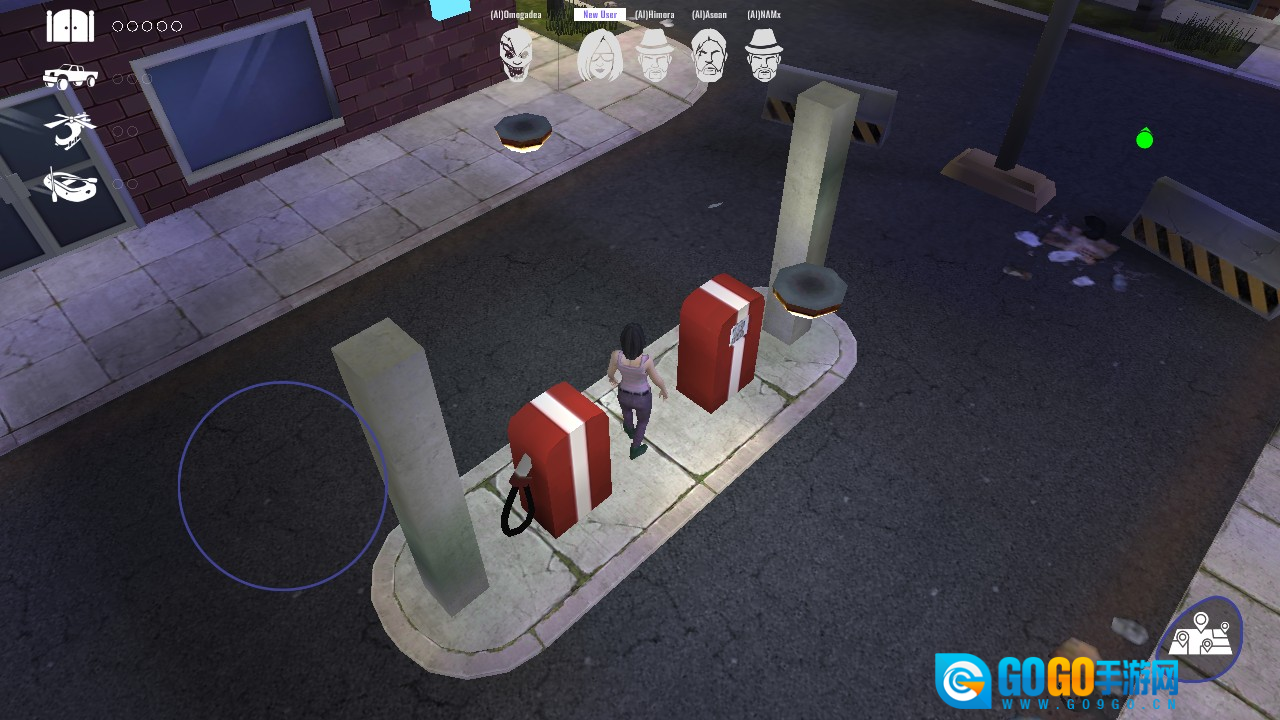Viewport: 1280px width, 720px height.
Task: Select the (AI)Himera survivor portrait
Action: coord(655,55)
